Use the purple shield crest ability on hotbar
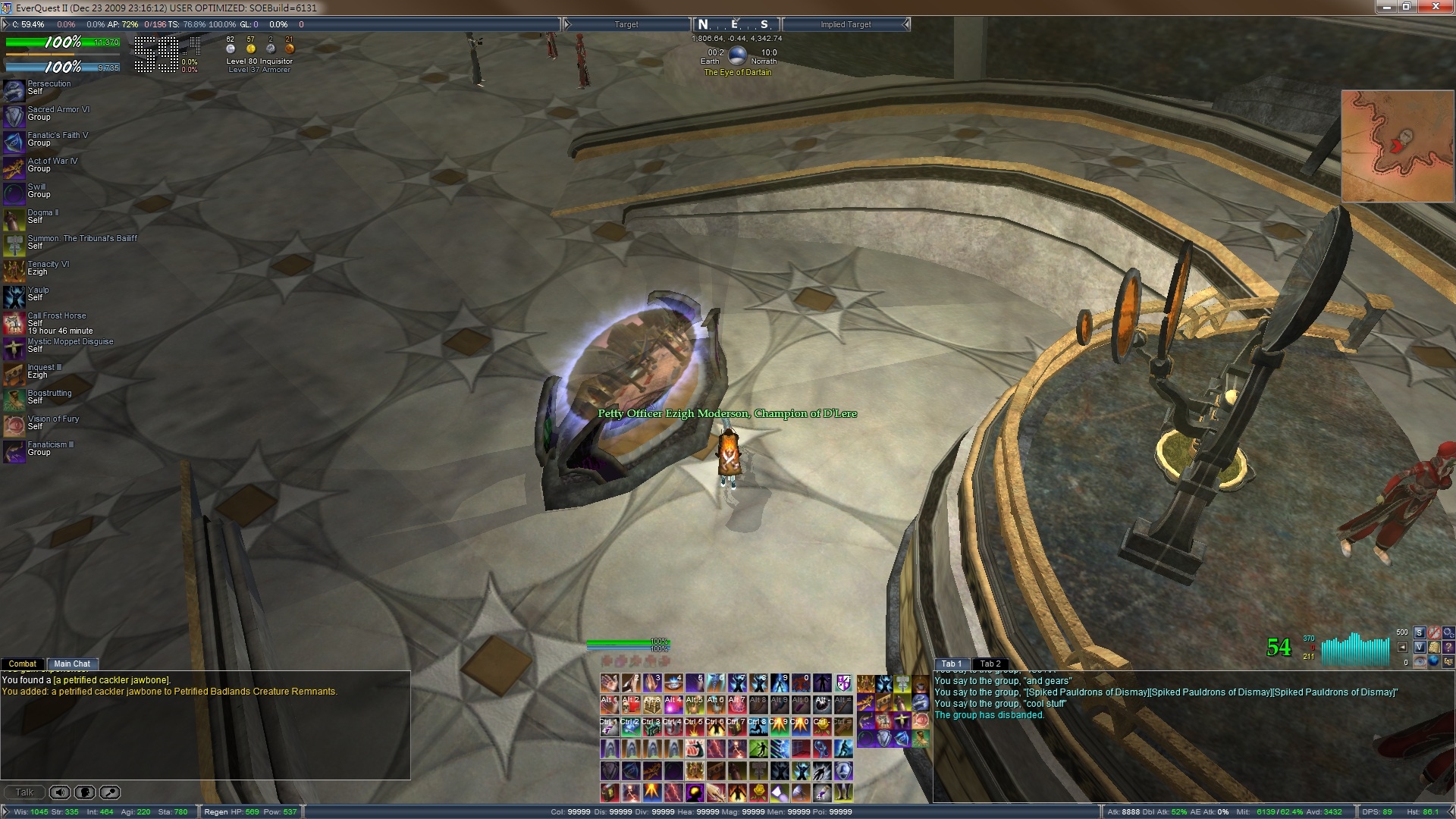Screen dimensions: 1456x819 point(843,683)
